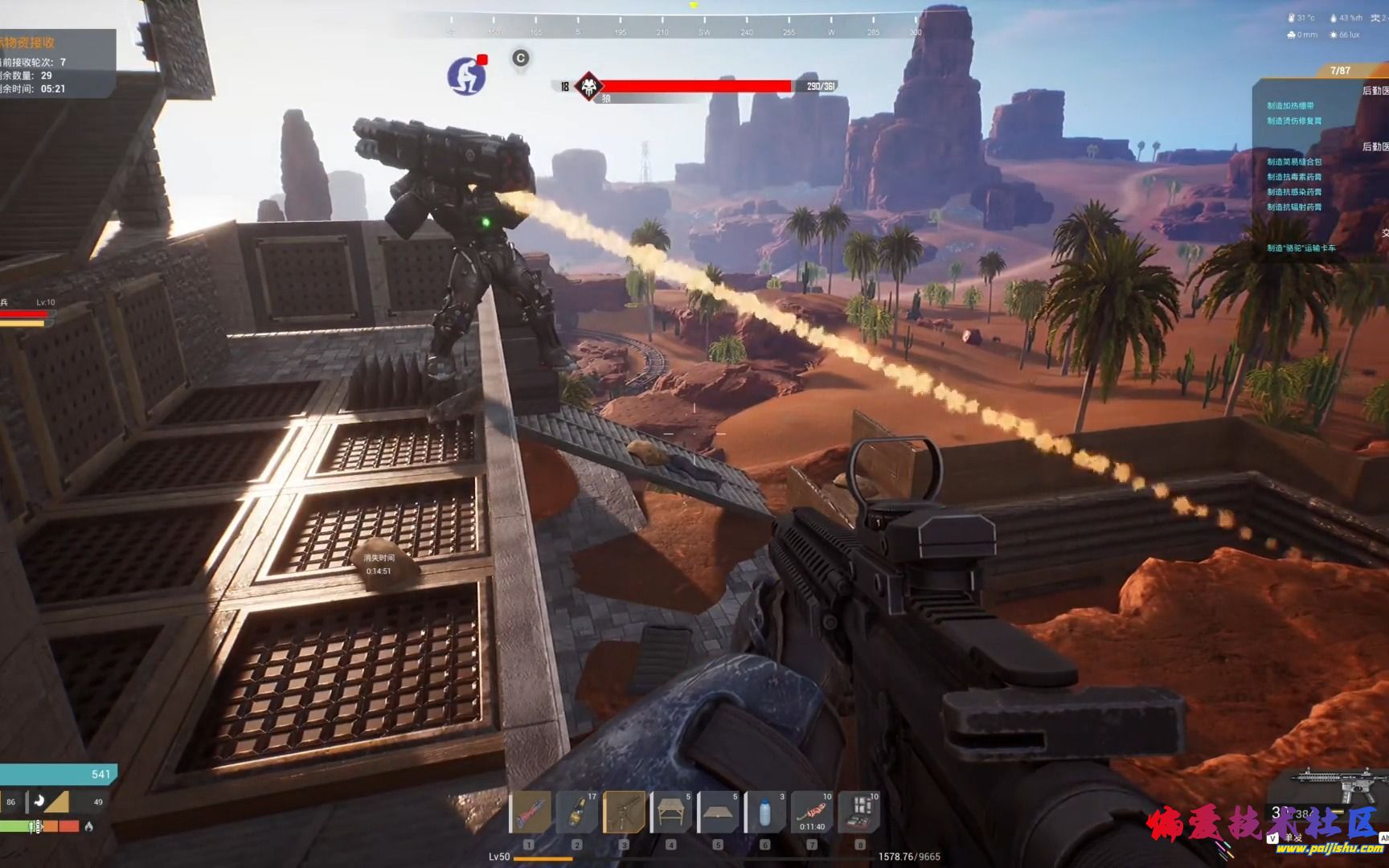Click the compass heading bar
Screen dimensions: 1389x868
click(683, 24)
